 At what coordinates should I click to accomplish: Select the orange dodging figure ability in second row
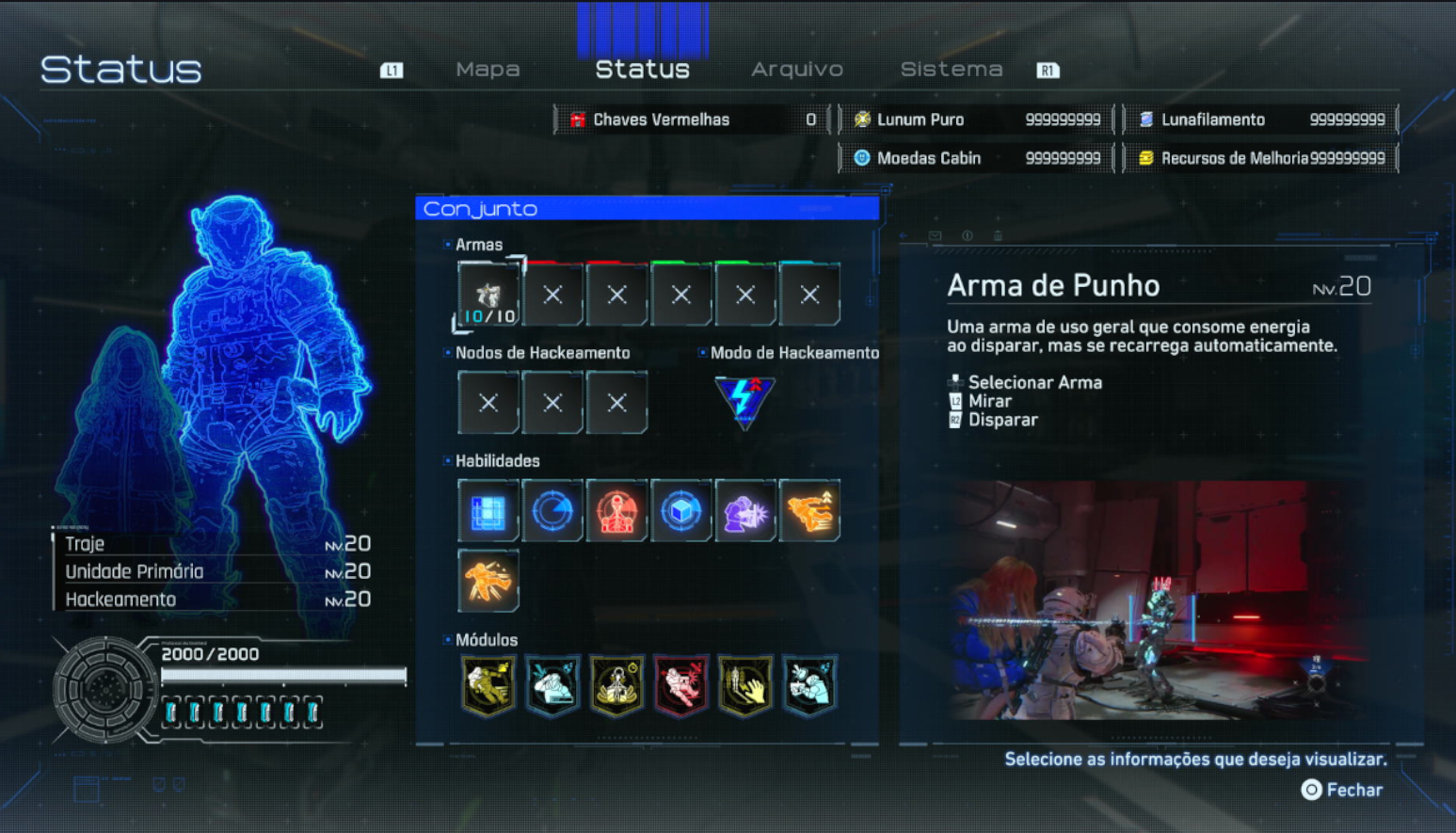pos(488,581)
